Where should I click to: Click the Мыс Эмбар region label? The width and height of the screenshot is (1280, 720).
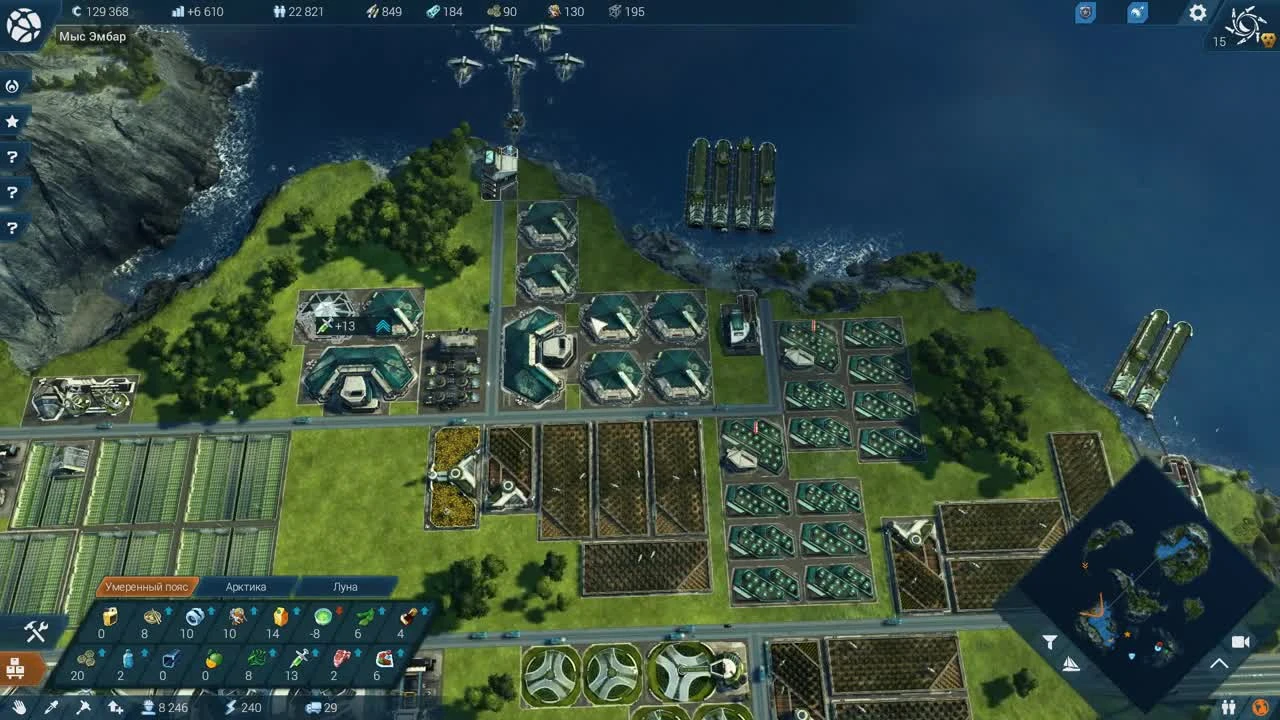(92, 36)
